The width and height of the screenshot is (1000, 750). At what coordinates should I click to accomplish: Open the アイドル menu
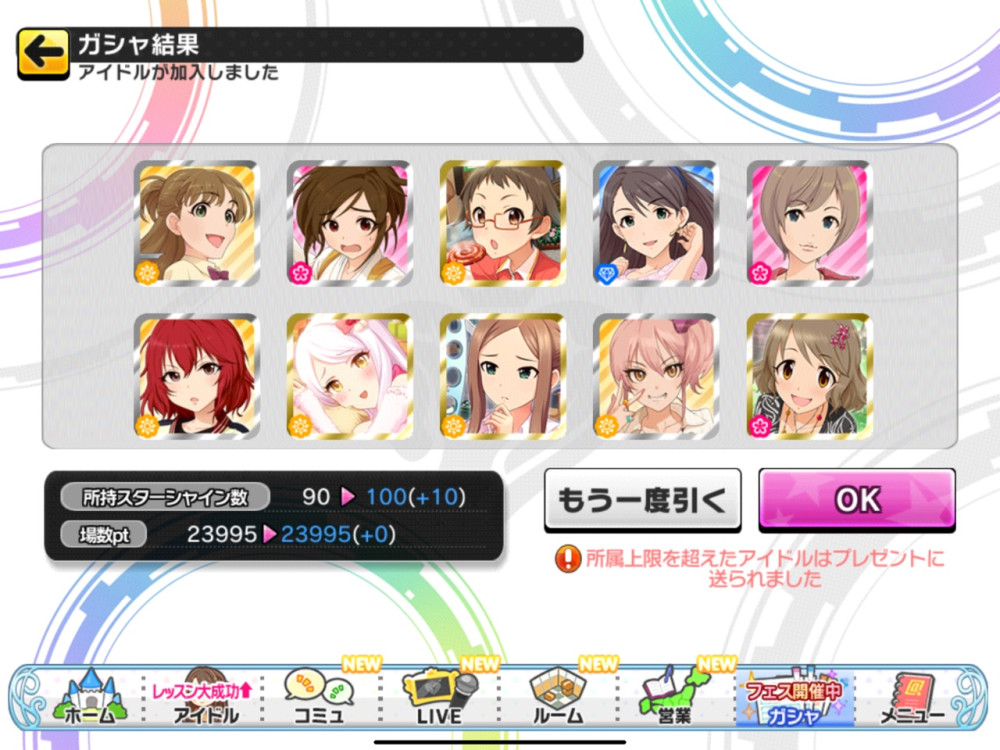pyautogui.click(x=205, y=695)
